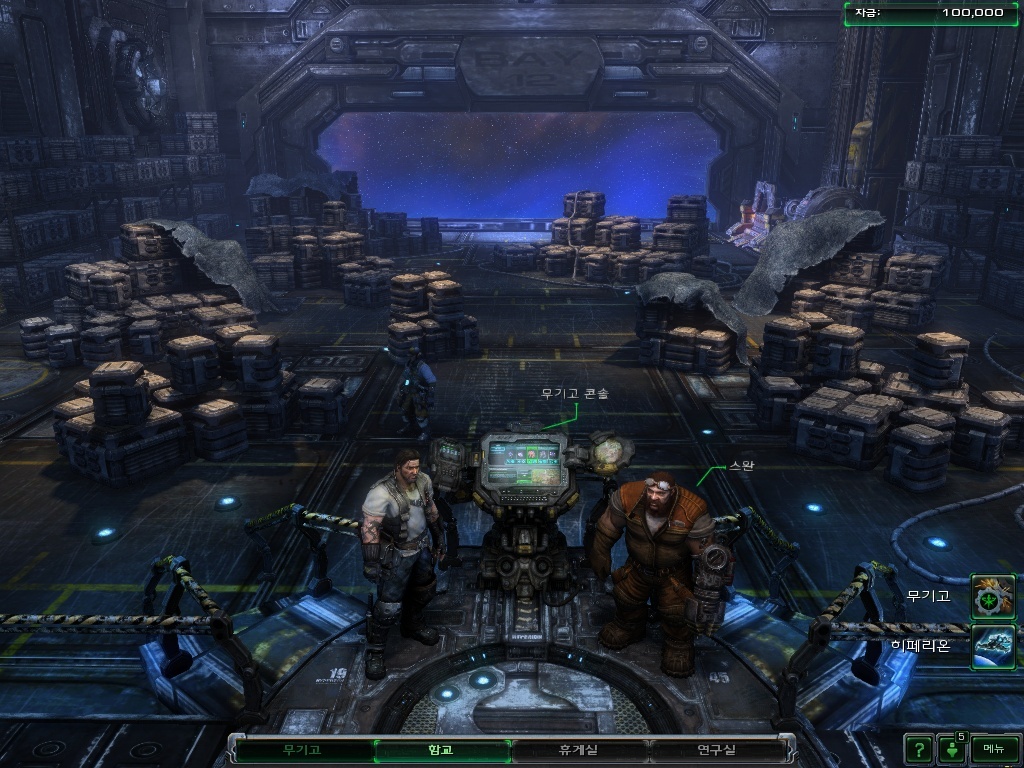Click the green question mark help button
1024x768 pixels.
point(918,748)
